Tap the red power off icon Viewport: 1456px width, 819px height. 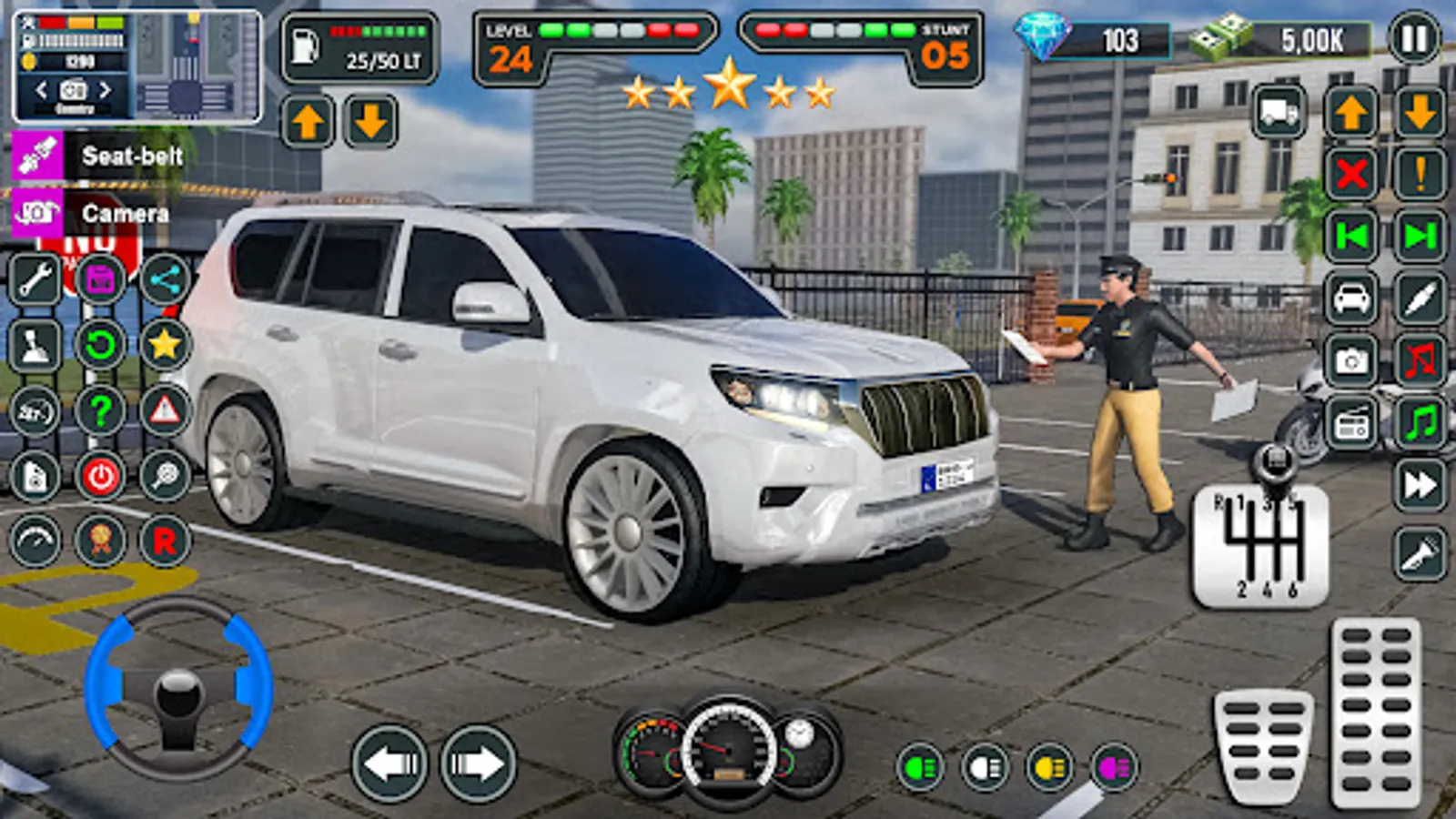[x=100, y=473]
